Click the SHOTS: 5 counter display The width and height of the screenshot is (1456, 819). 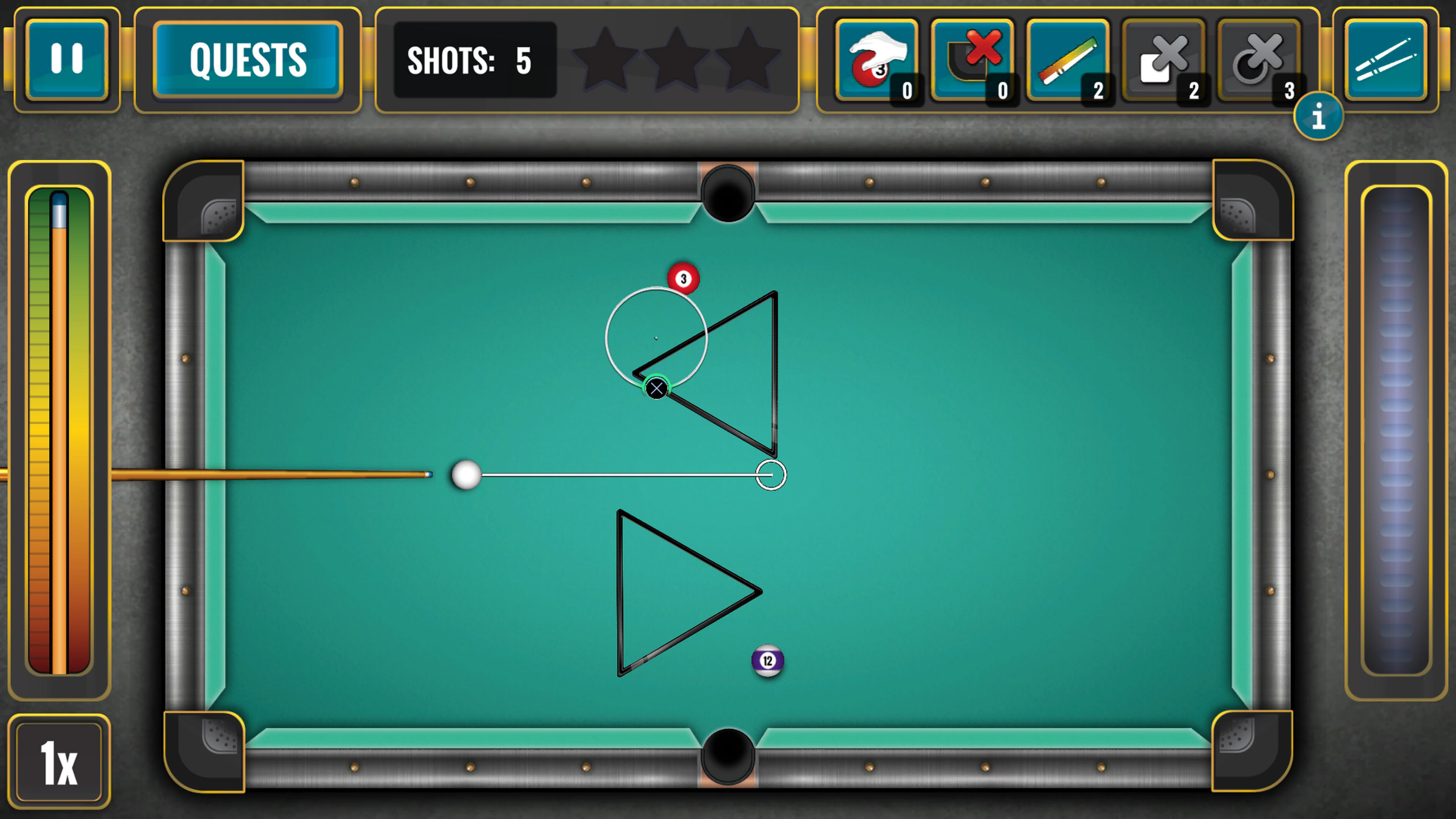(474, 61)
